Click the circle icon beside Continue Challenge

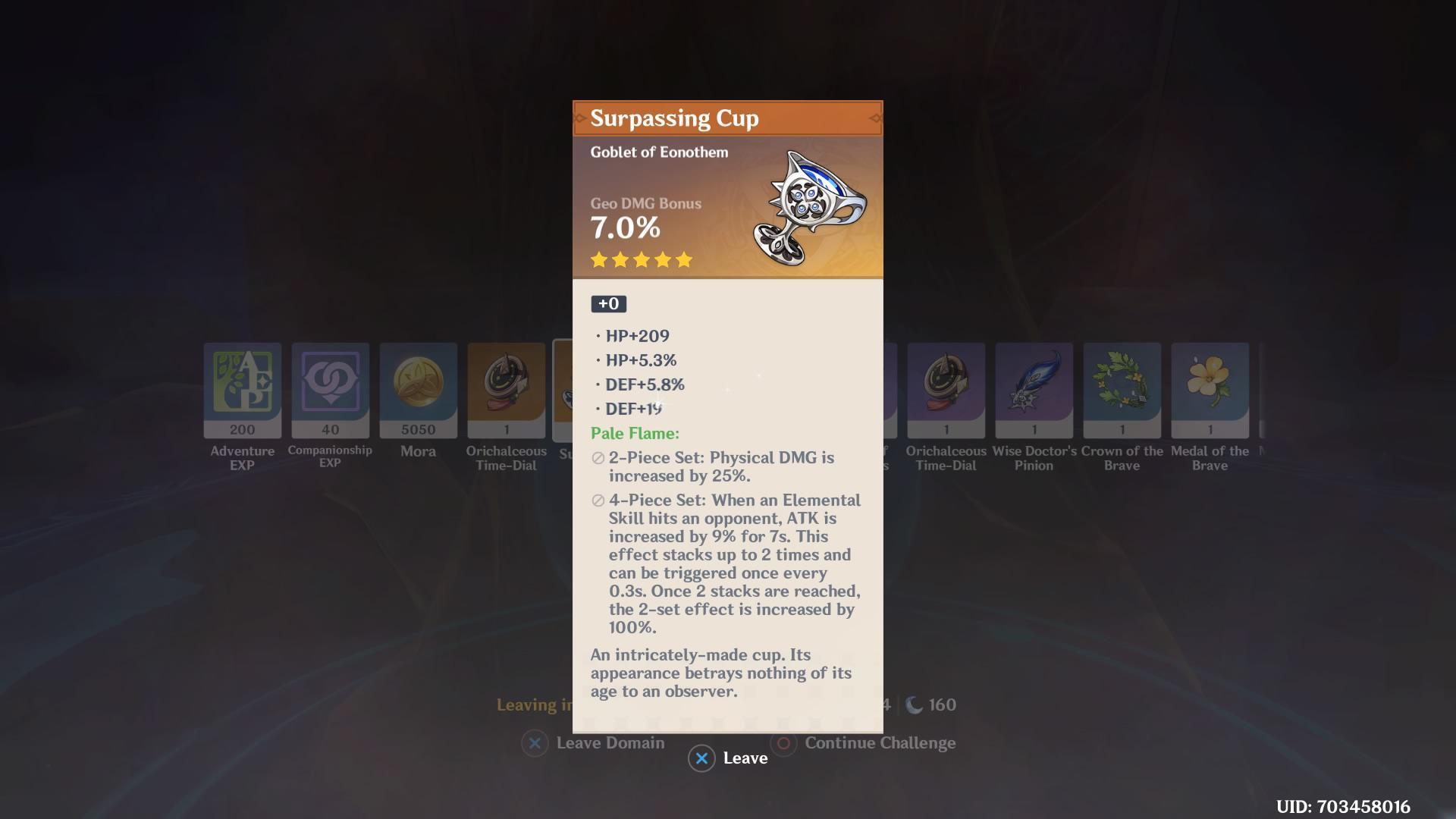(x=784, y=744)
